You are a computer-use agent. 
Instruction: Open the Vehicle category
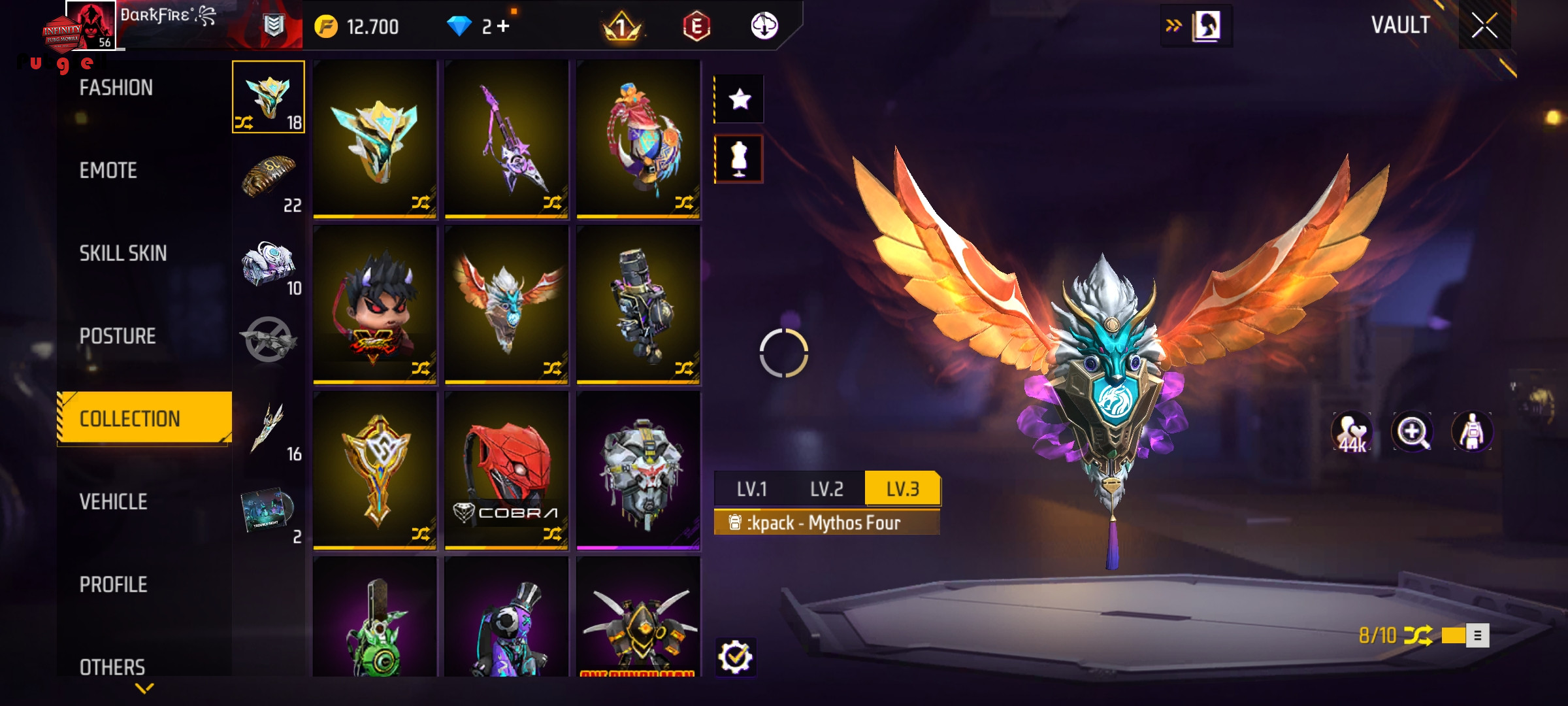(114, 502)
